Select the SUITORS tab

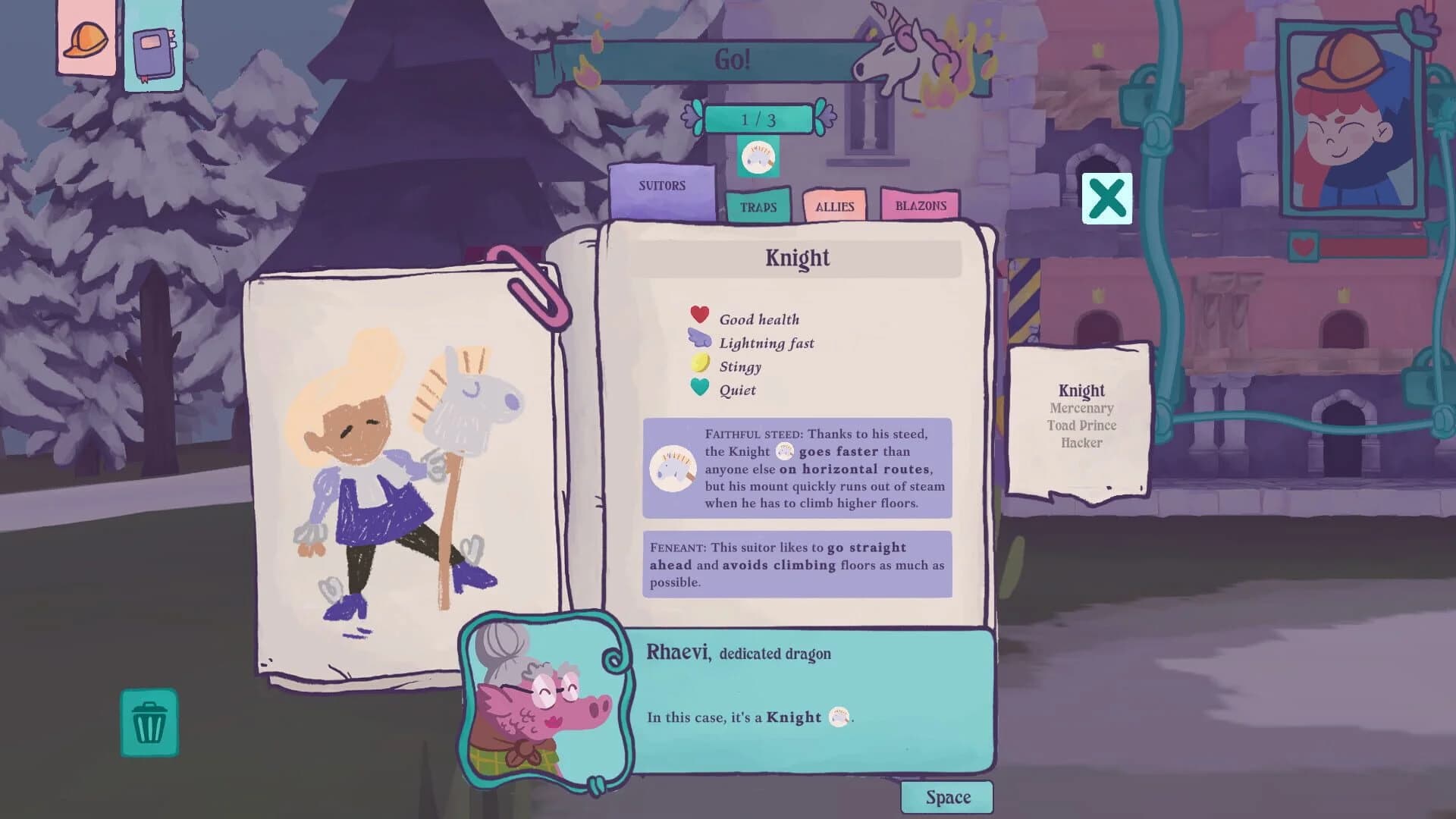pyautogui.click(x=662, y=185)
